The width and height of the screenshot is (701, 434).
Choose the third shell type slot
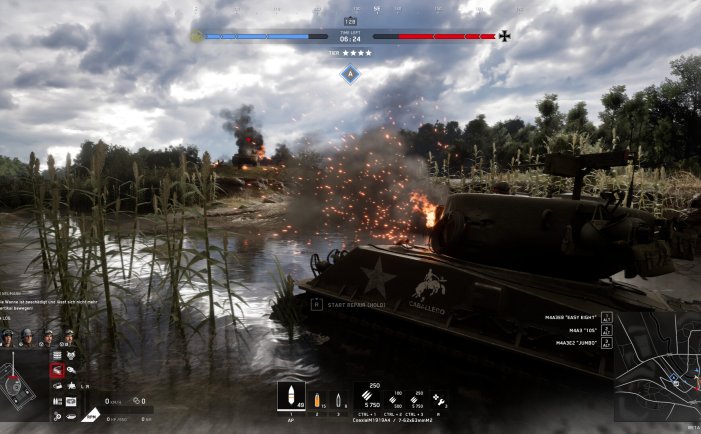[338, 399]
